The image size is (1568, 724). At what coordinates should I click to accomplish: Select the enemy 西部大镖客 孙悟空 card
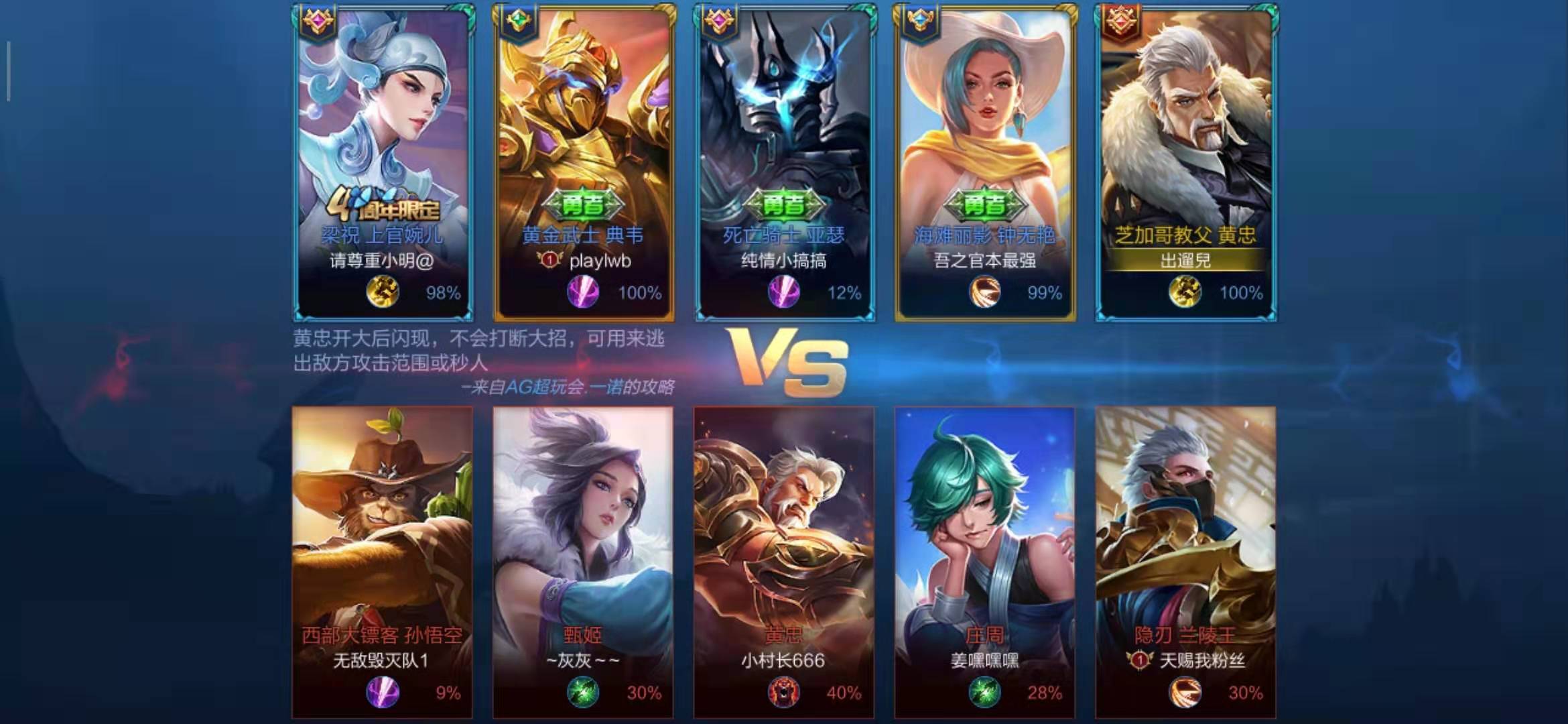coord(382,562)
